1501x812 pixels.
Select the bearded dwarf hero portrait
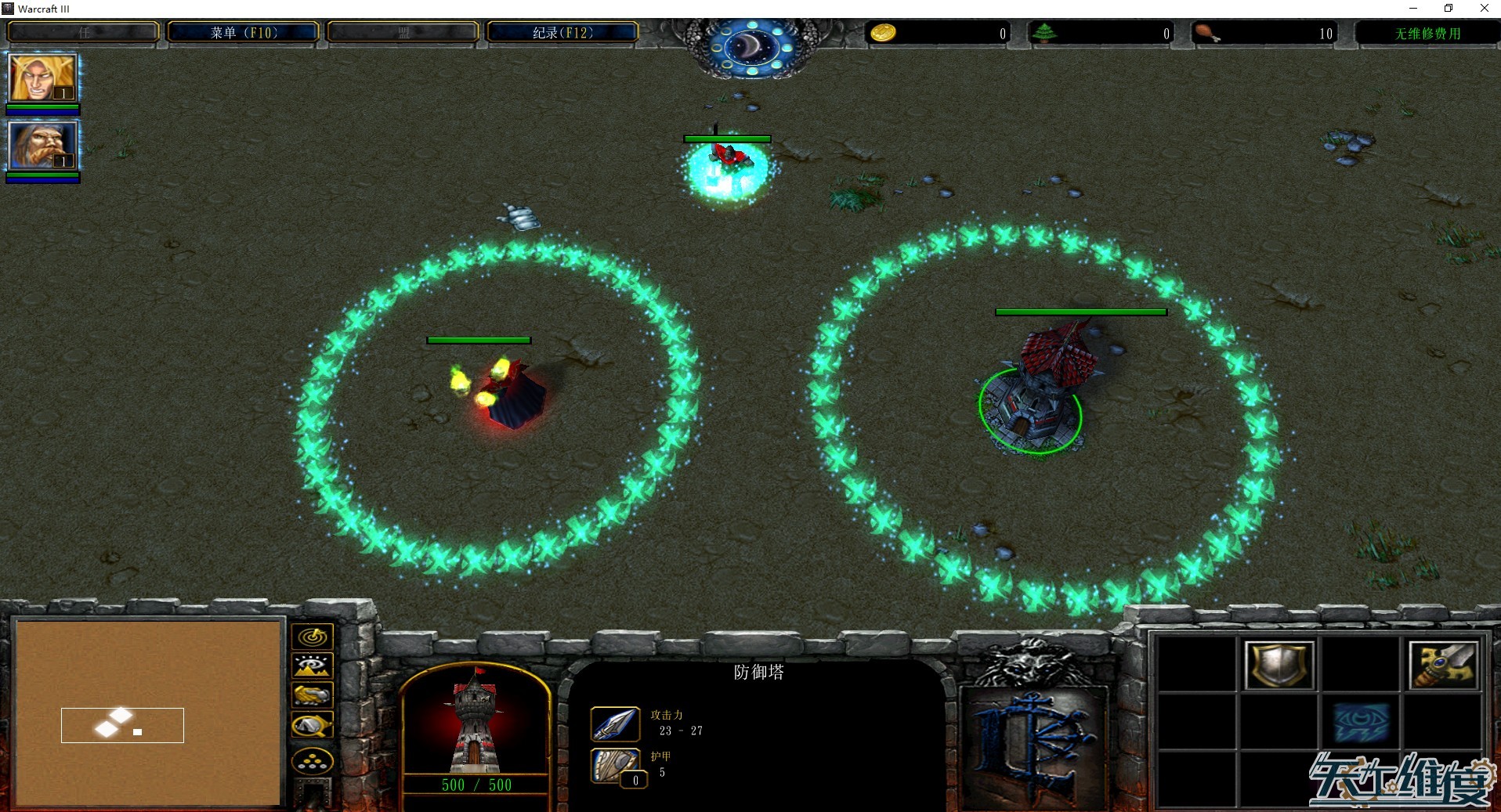(42, 146)
